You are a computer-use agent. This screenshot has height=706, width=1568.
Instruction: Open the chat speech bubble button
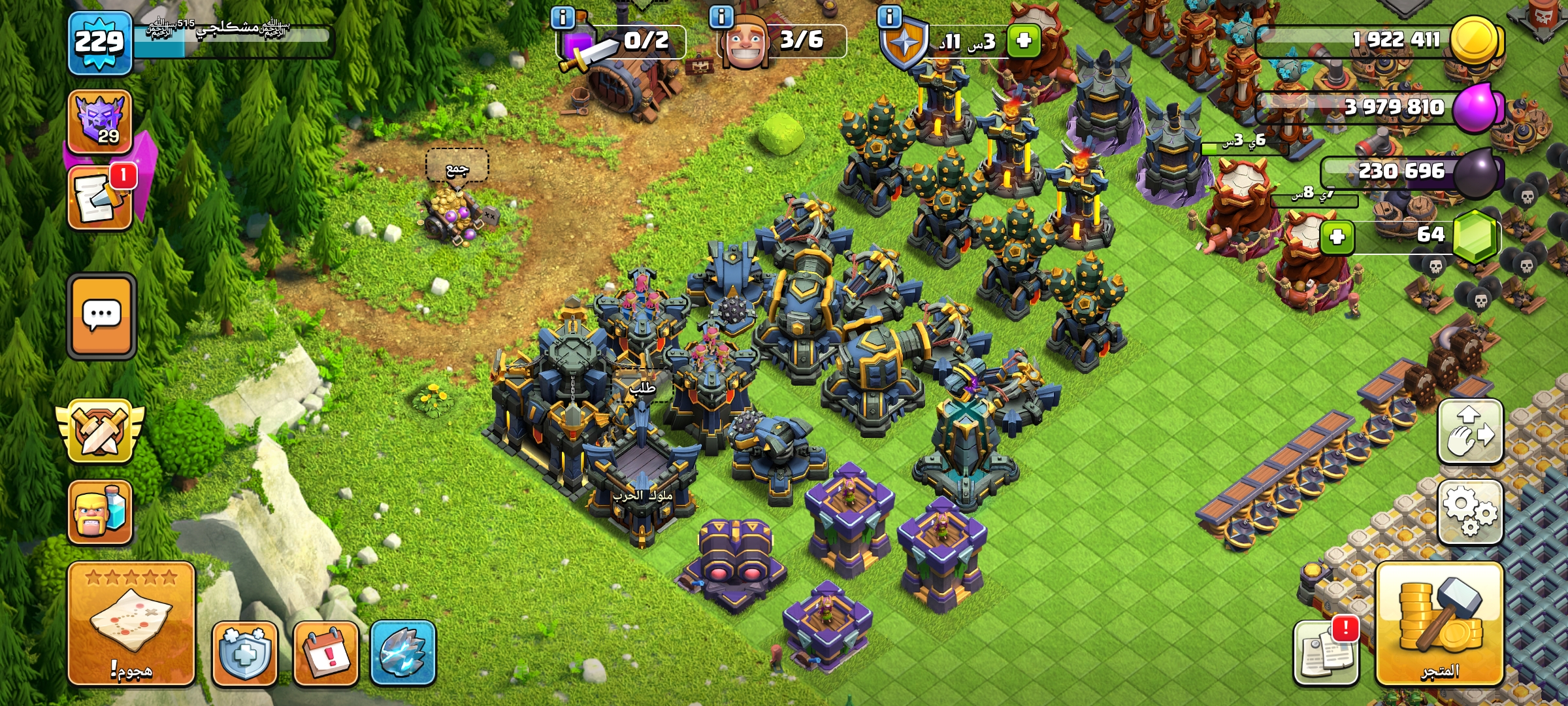[x=102, y=316]
